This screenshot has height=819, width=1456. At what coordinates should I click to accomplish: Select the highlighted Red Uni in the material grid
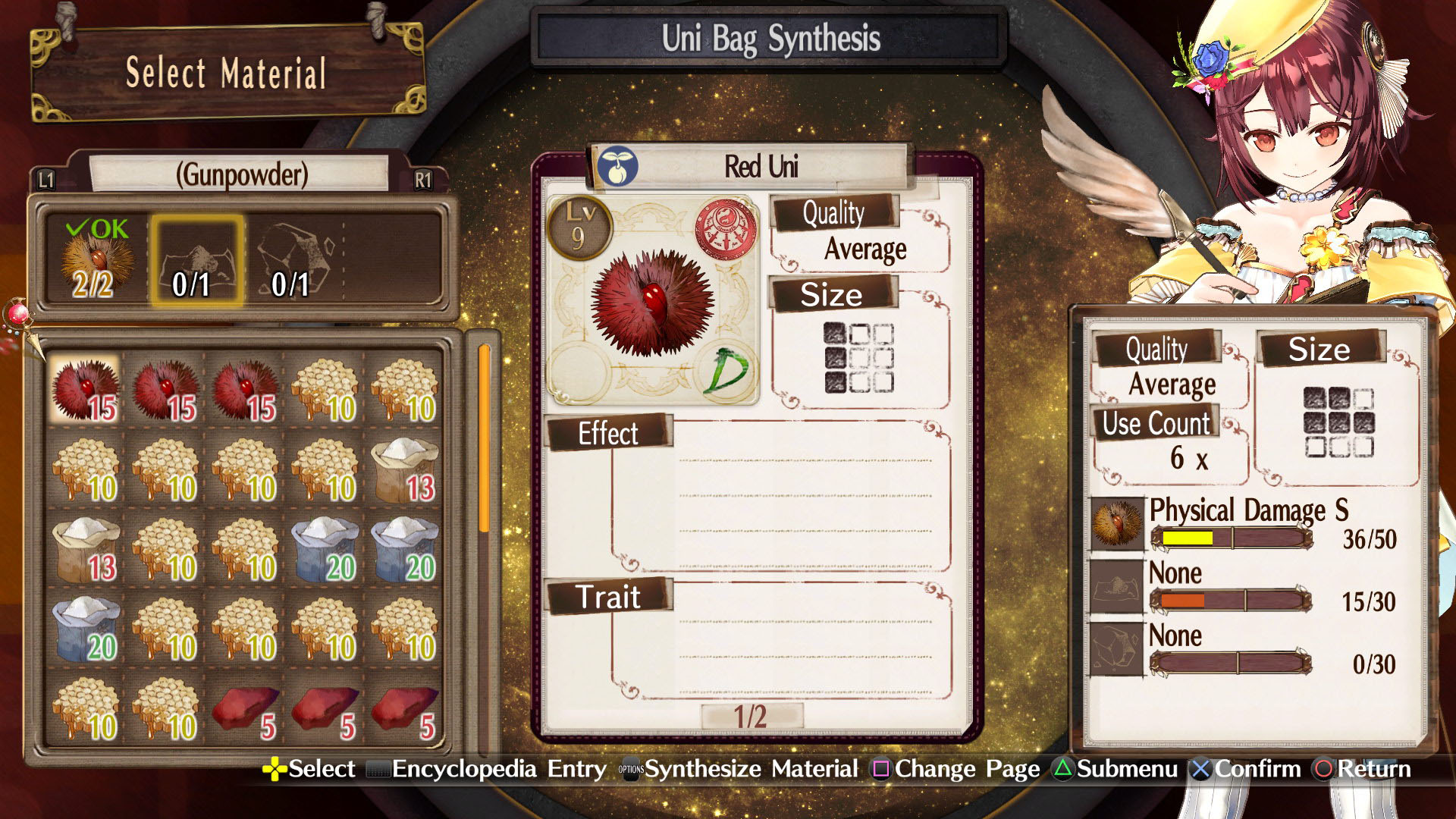(85, 390)
